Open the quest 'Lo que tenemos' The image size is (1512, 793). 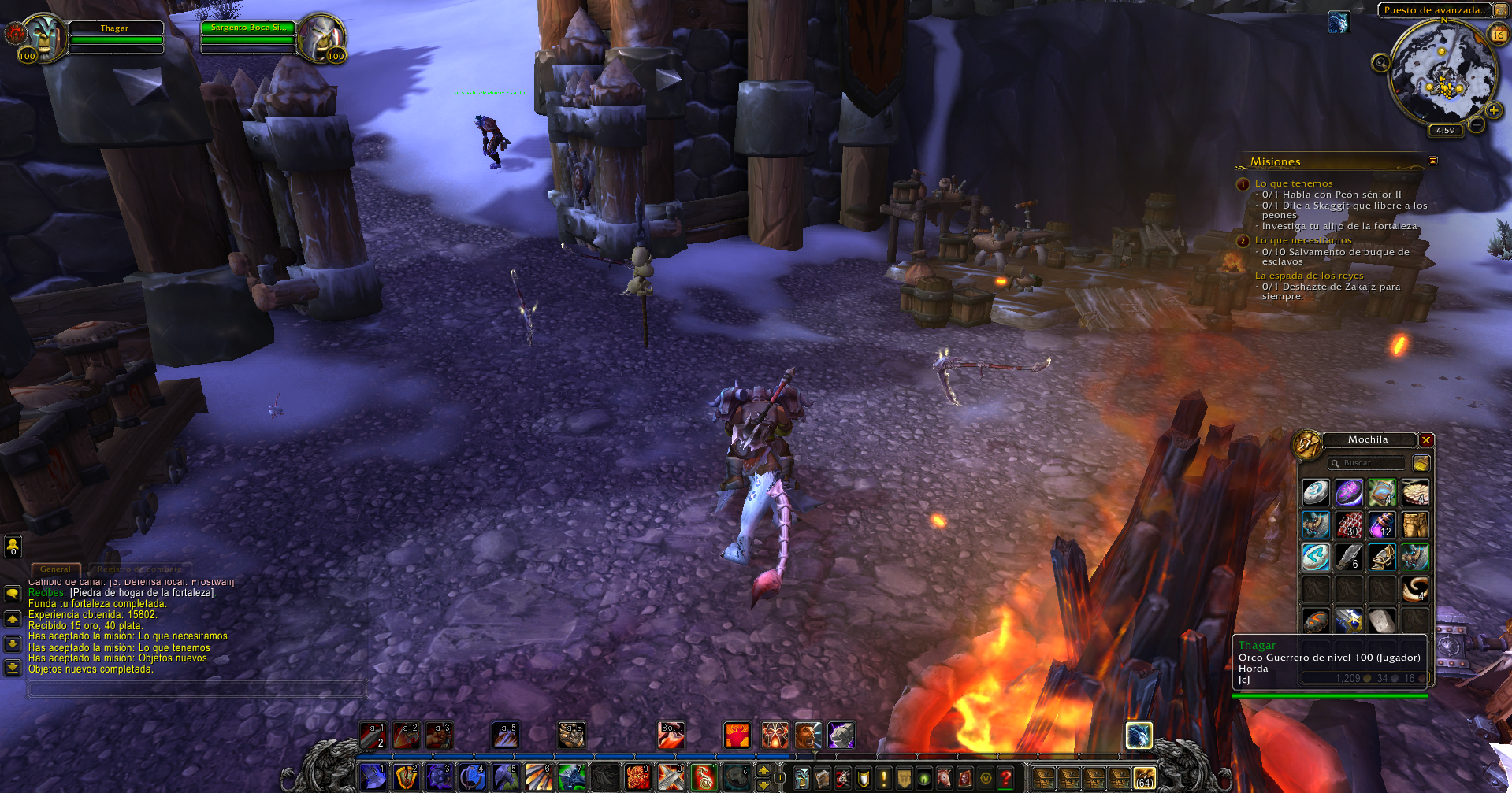pos(1293,183)
